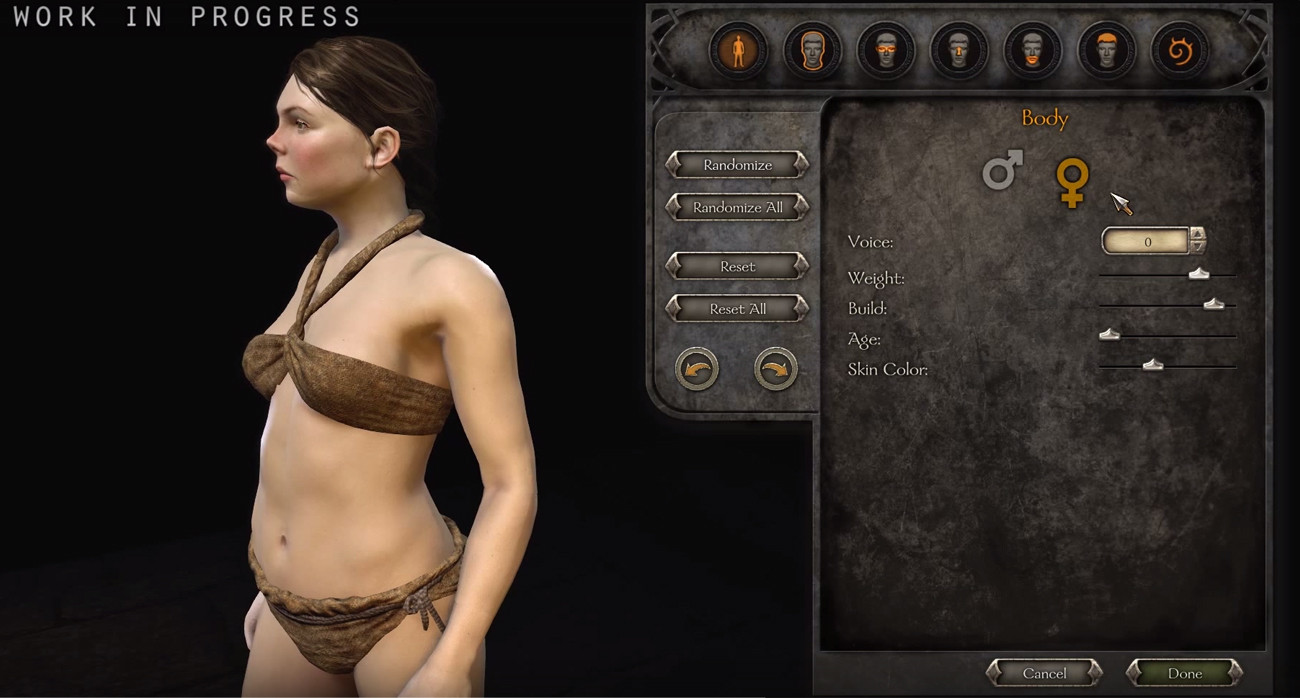
Task: Redo with the right curved arrow
Action: pos(776,369)
